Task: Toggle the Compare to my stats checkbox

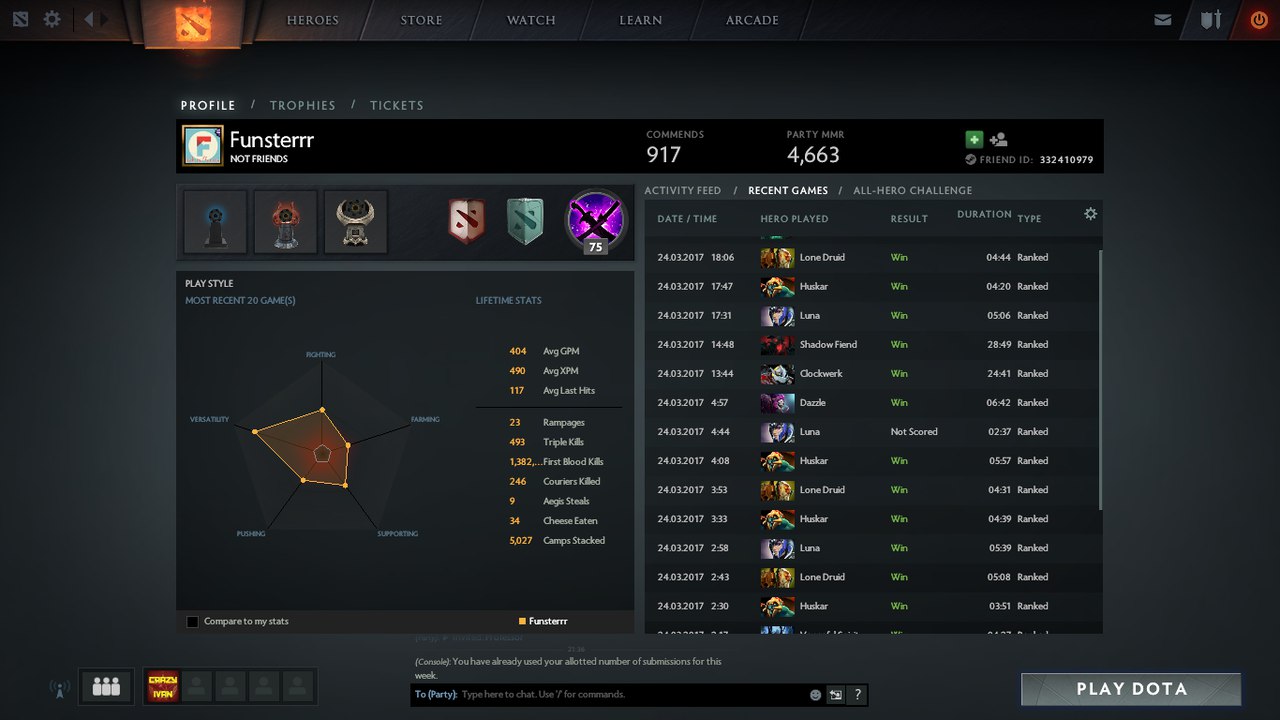Action: pyautogui.click(x=192, y=622)
